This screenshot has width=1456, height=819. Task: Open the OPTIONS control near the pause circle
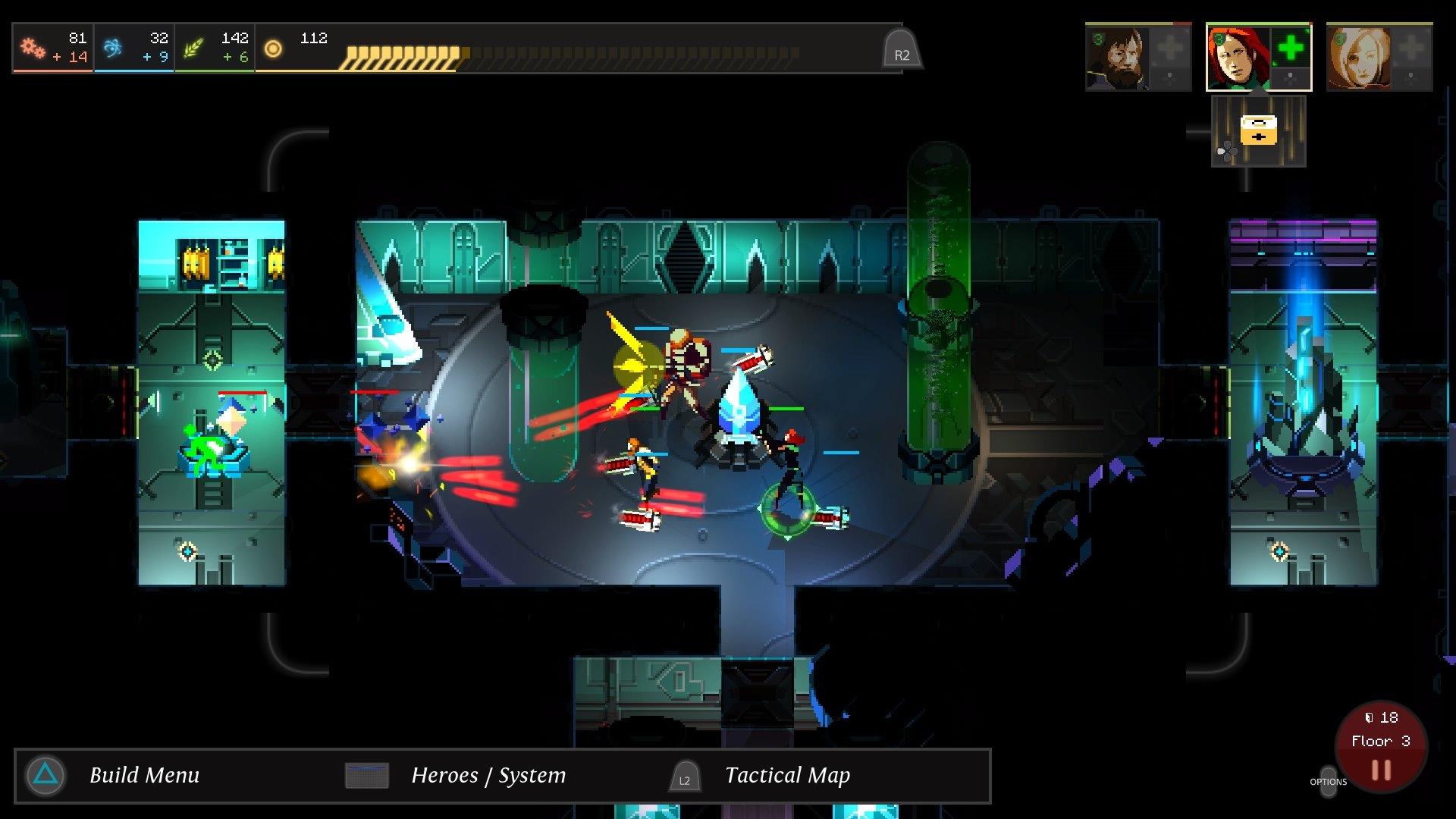click(x=1329, y=781)
